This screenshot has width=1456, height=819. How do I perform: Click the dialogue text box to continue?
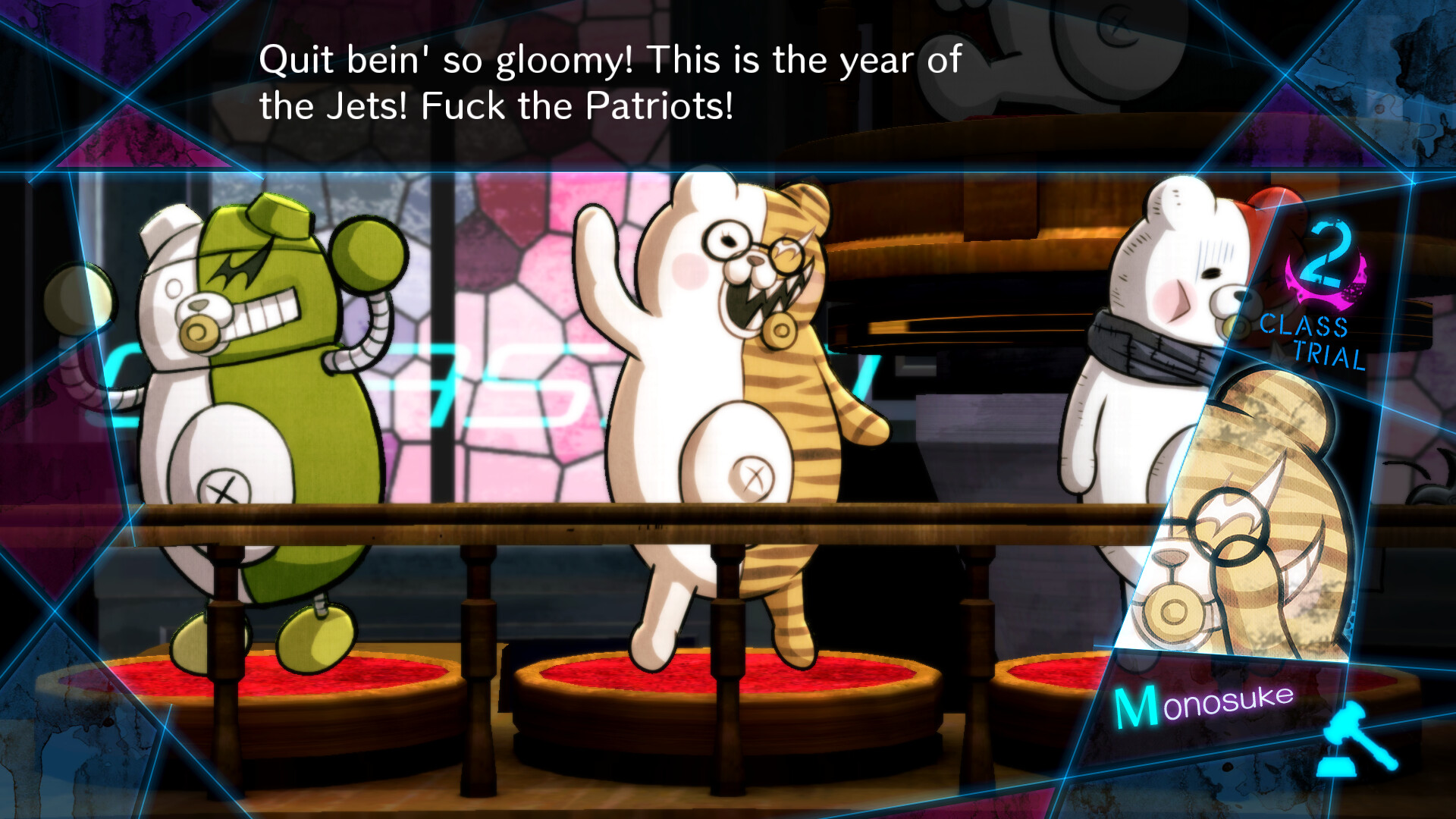[x=610, y=83]
